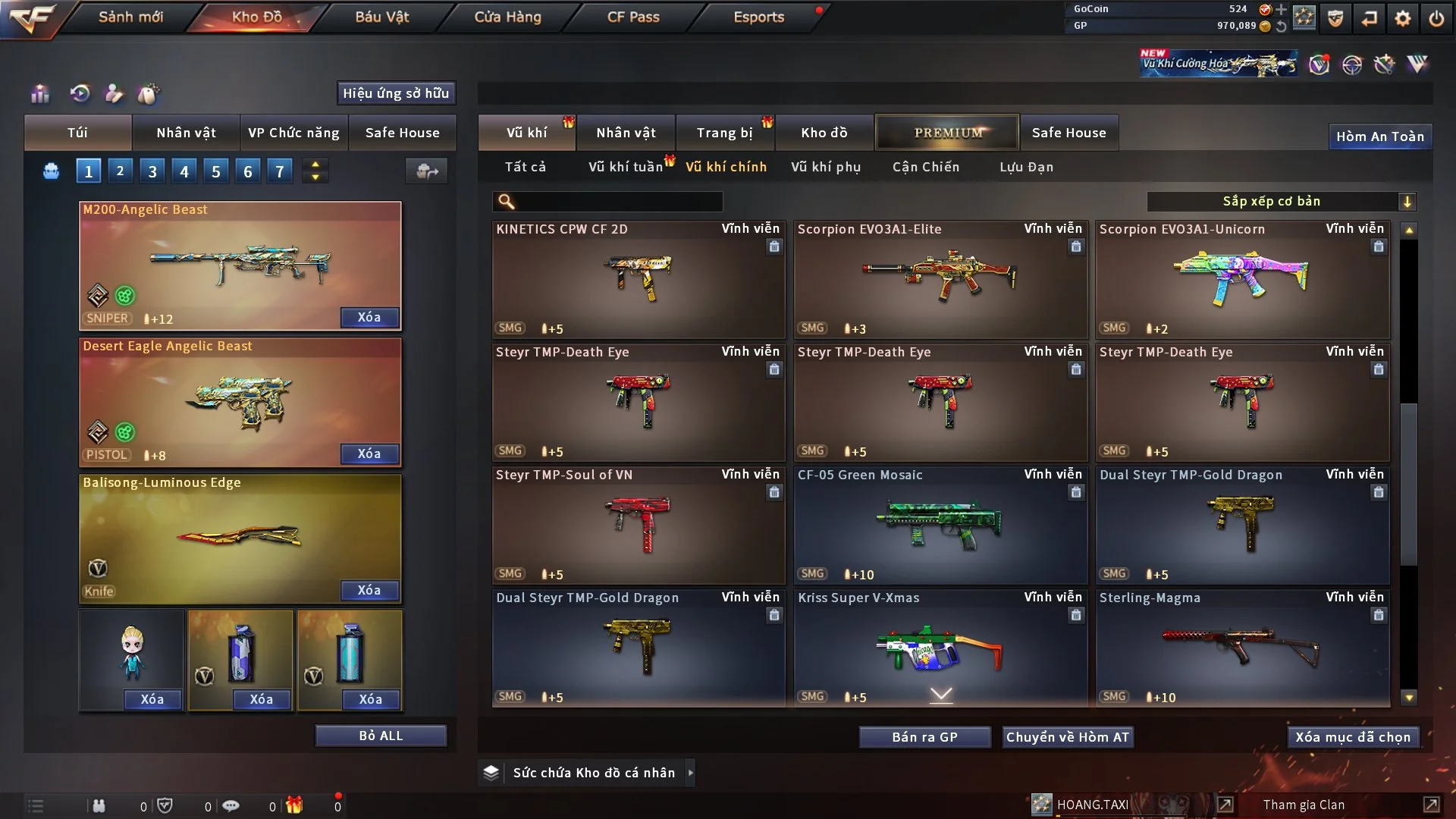The image size is (1456, 819).
Task: Click Xóa mục đã chọn button
Action: pyautogui.click(x=1352, y=737)
